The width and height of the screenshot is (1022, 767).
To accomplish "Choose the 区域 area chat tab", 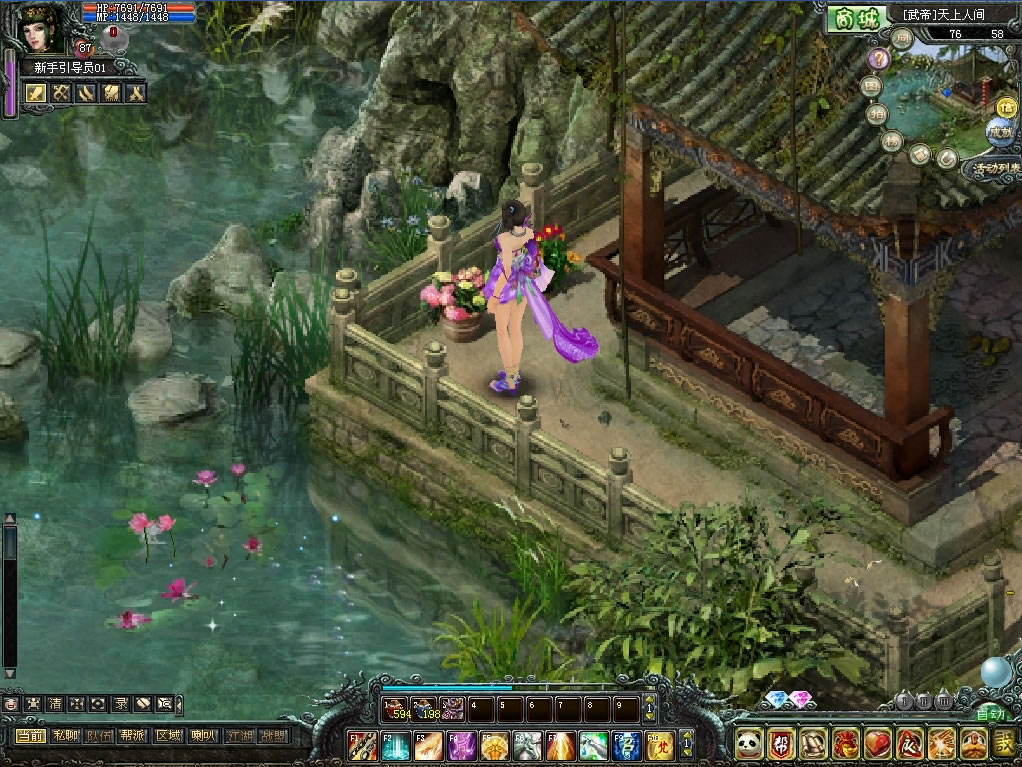I will pos(168,736).
